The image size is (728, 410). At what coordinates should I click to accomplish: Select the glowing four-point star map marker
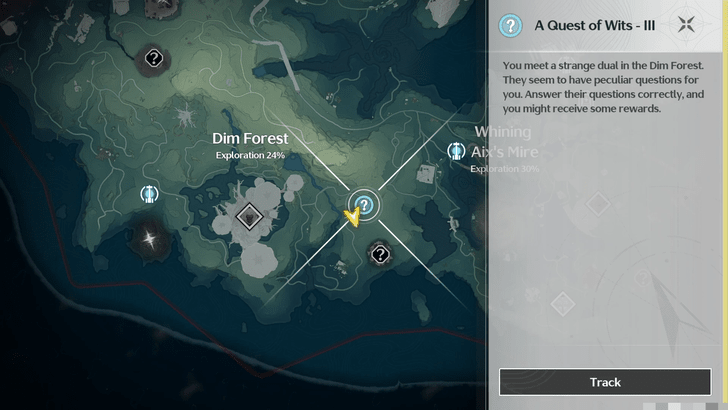(150, 238)
